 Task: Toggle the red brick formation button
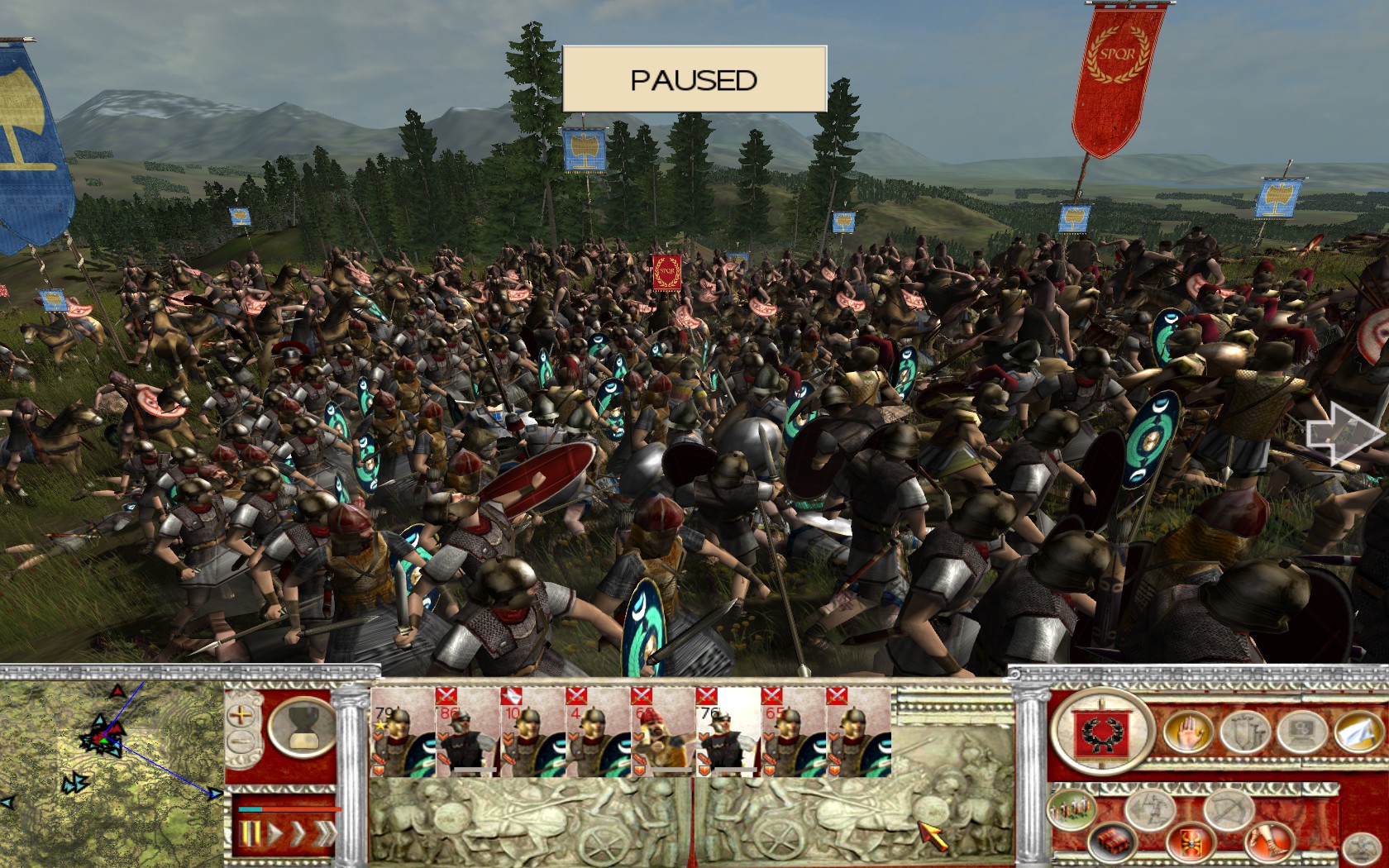[1111, 844]
